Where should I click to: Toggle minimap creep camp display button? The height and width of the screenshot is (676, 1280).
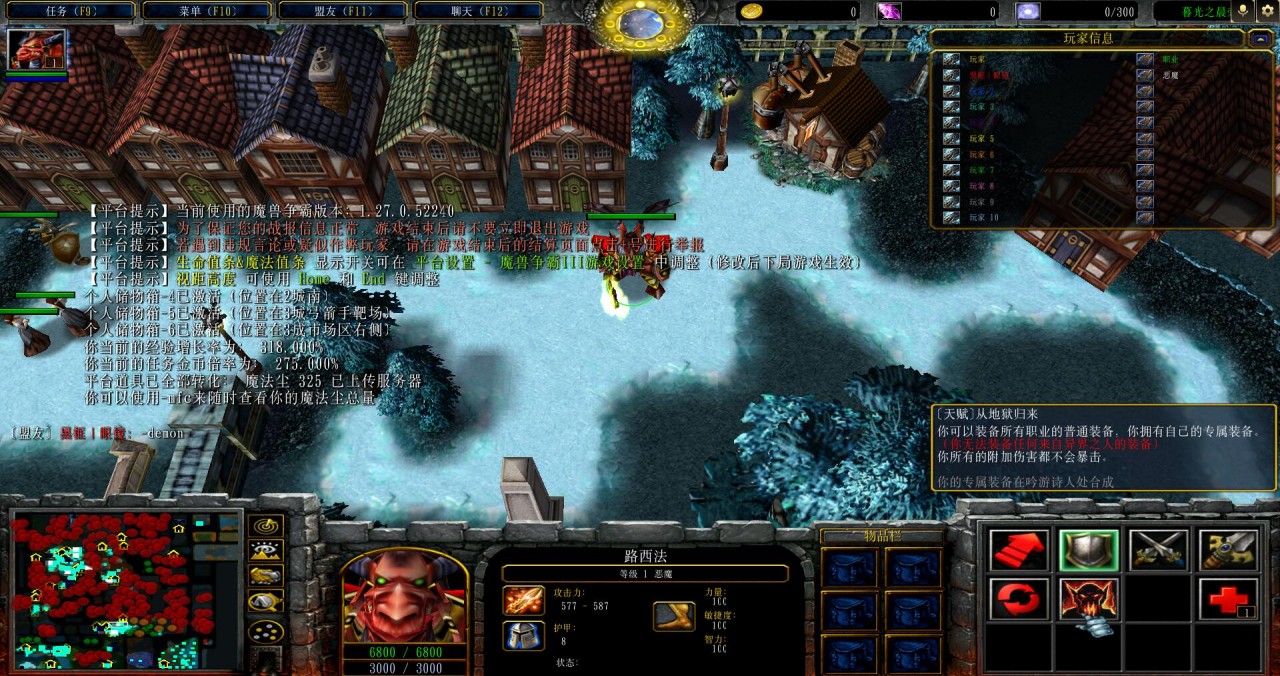click(265, 601)
